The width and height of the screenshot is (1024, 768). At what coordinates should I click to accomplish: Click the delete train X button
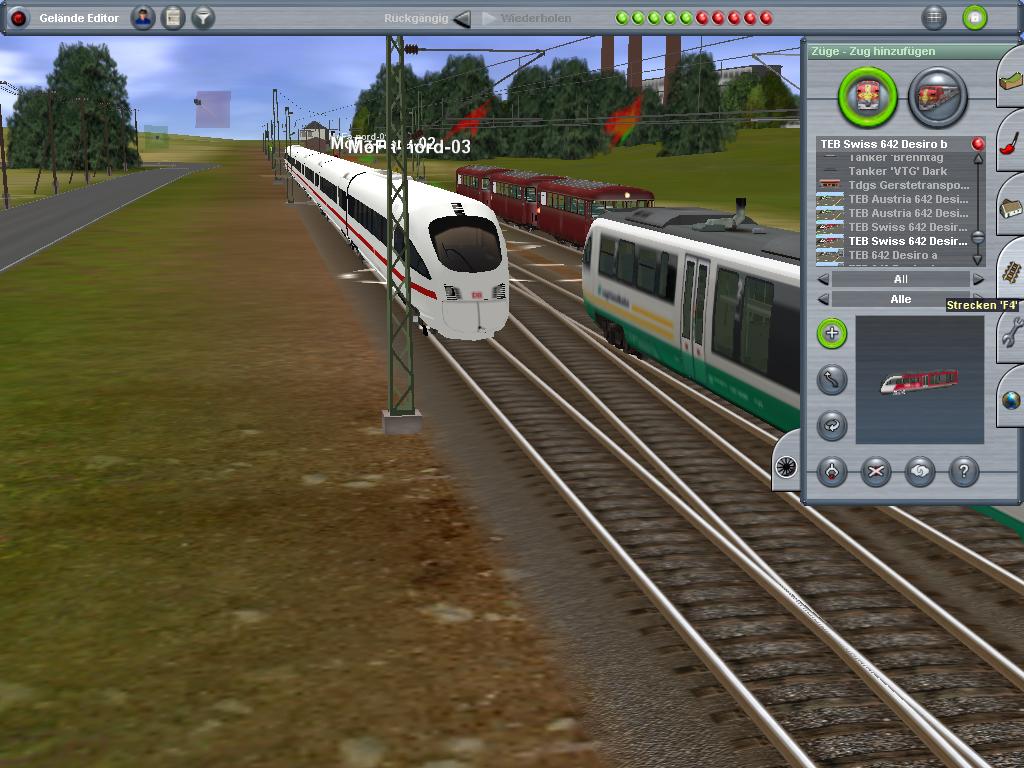[x=876, y=472]
